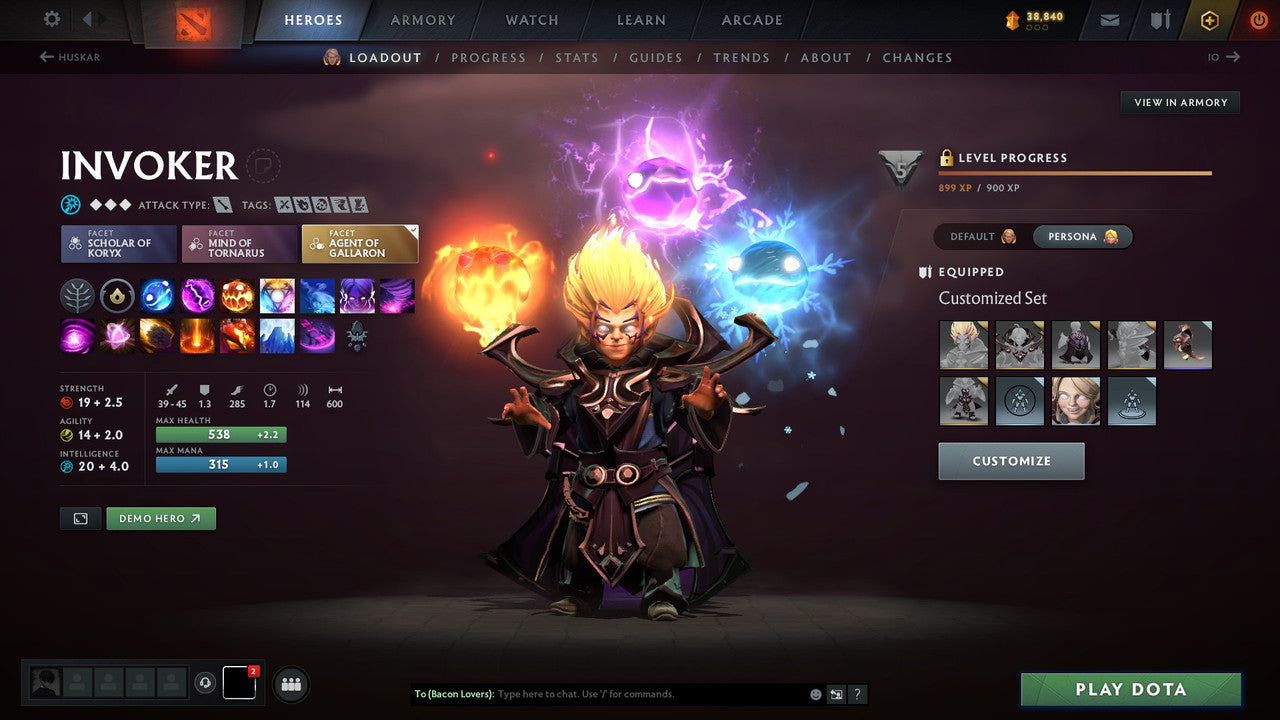View the Invoke ability icon
The height and width of the screenshot is (720, 1280).
pos(277,295)
